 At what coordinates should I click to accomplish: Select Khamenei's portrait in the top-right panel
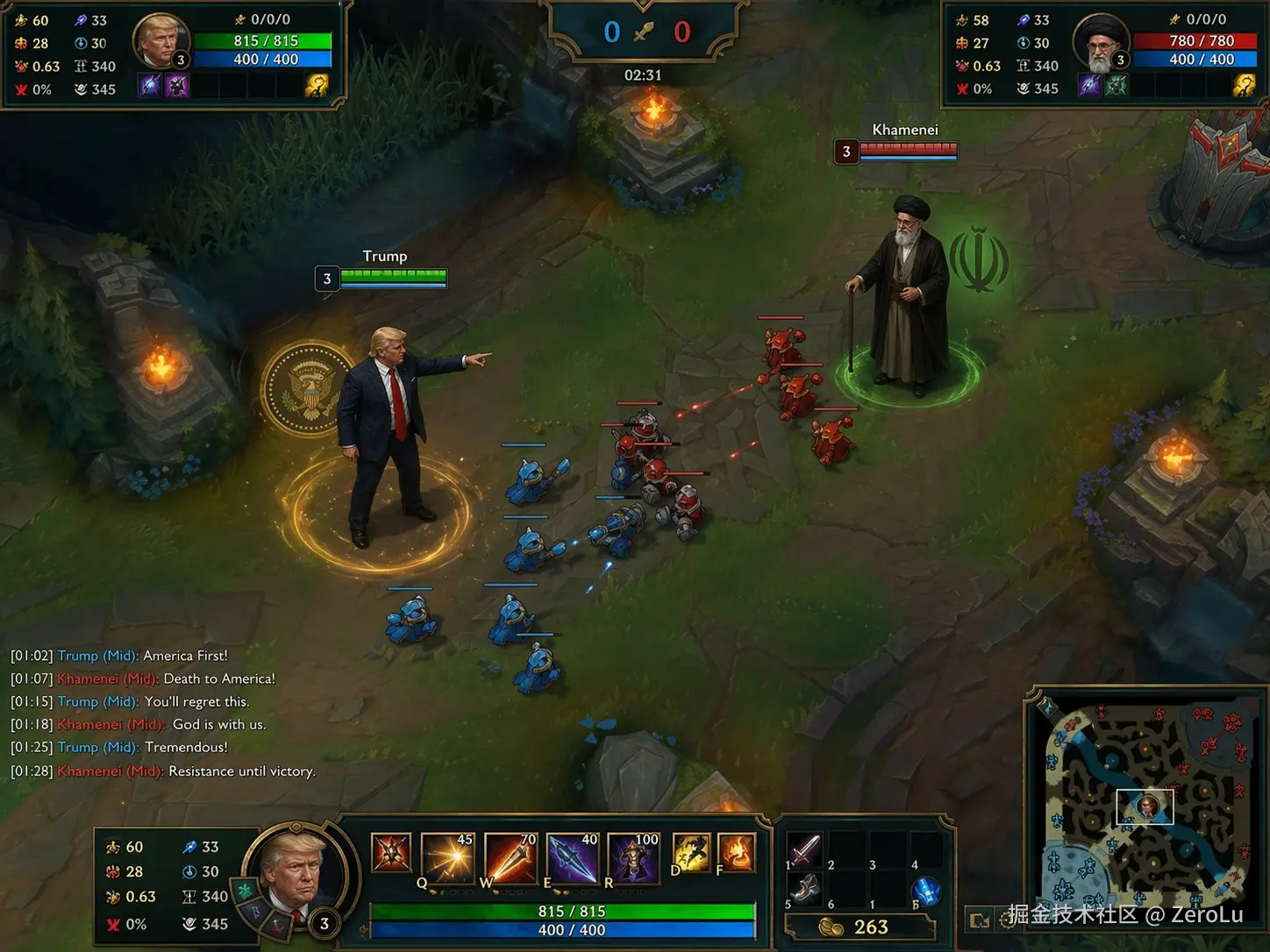[1100, 42]
